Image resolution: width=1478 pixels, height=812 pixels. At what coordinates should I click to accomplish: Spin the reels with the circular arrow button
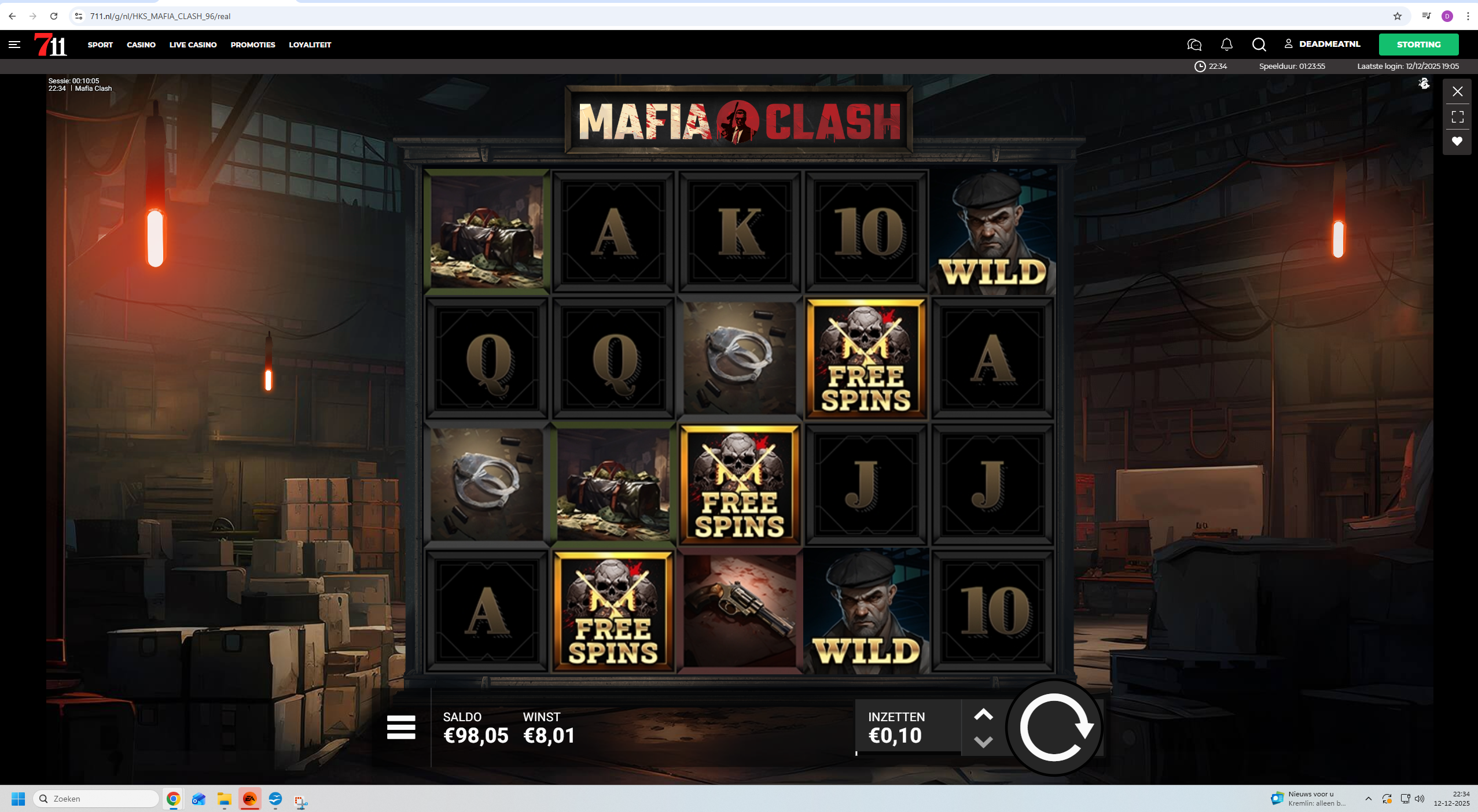(1054, 728)
